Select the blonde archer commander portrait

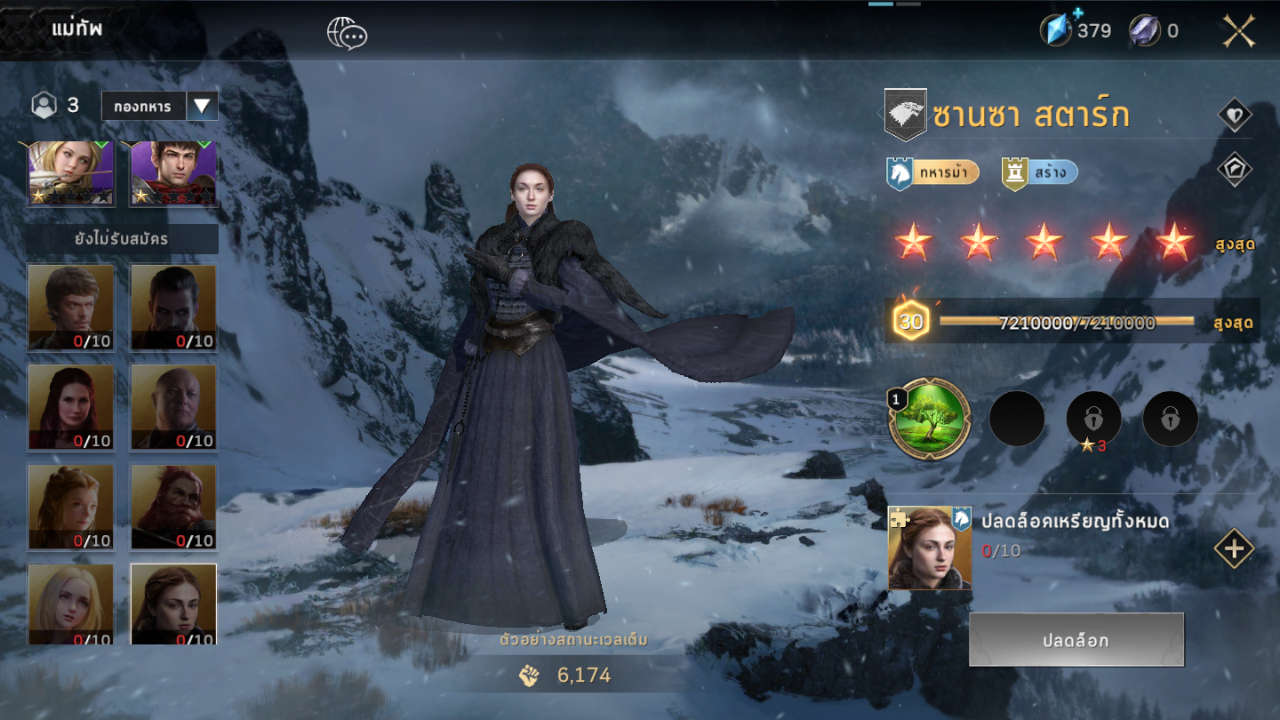point(71,173)
